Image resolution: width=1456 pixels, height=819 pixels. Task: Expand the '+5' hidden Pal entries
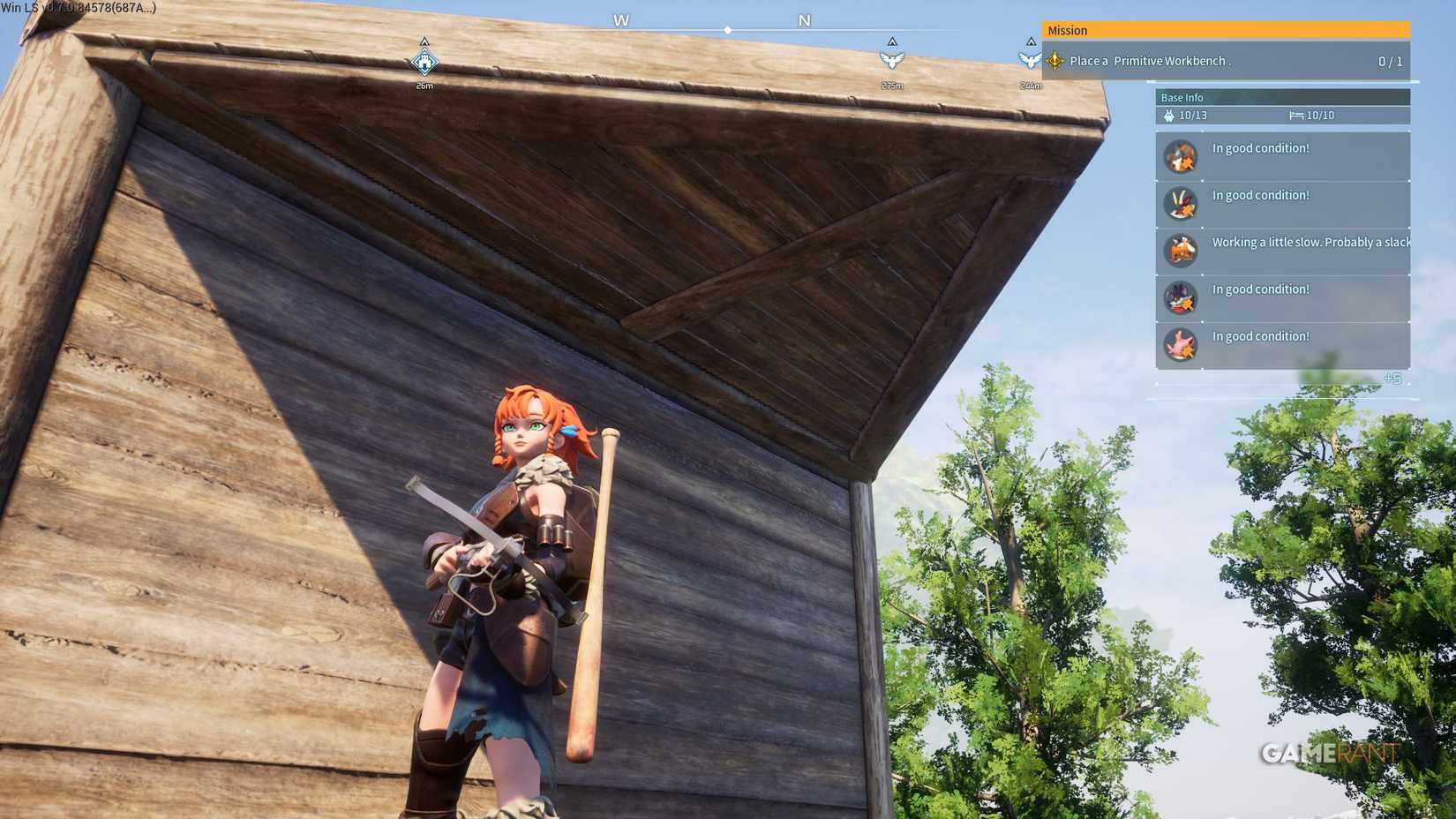[x=1394, y=379]
